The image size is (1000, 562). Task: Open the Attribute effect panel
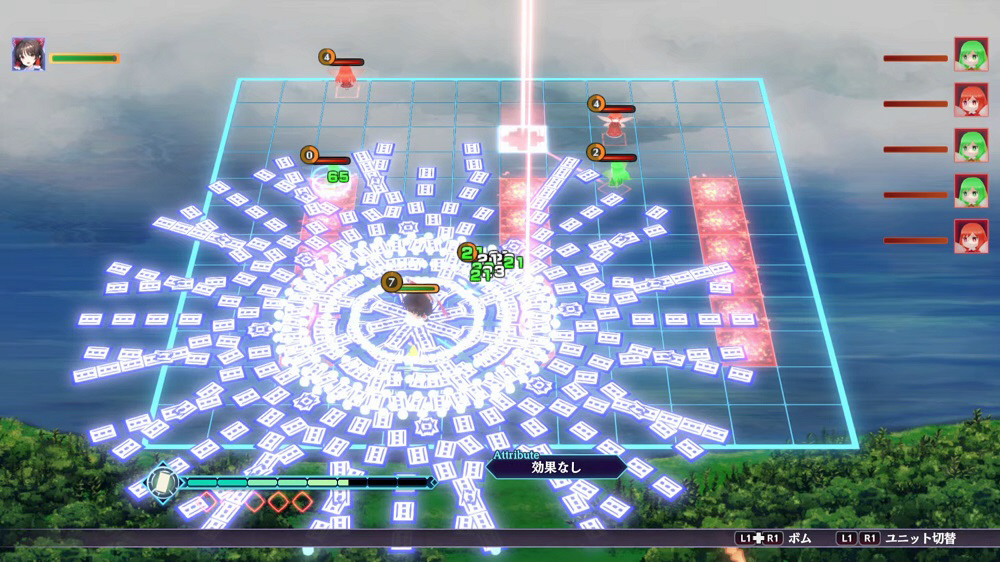pos(557,466)
